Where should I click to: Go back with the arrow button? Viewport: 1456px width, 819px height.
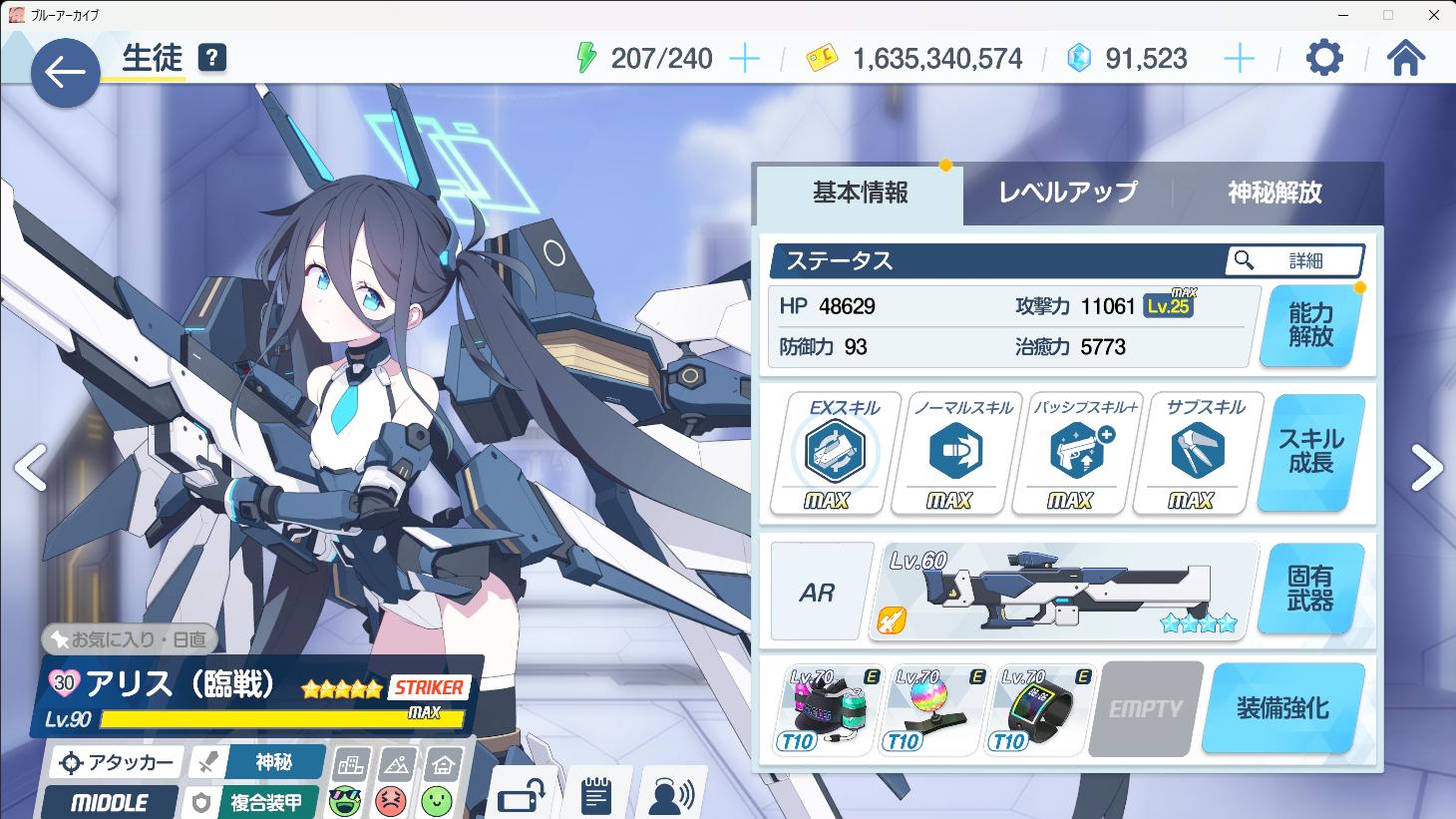click(65, 72)
